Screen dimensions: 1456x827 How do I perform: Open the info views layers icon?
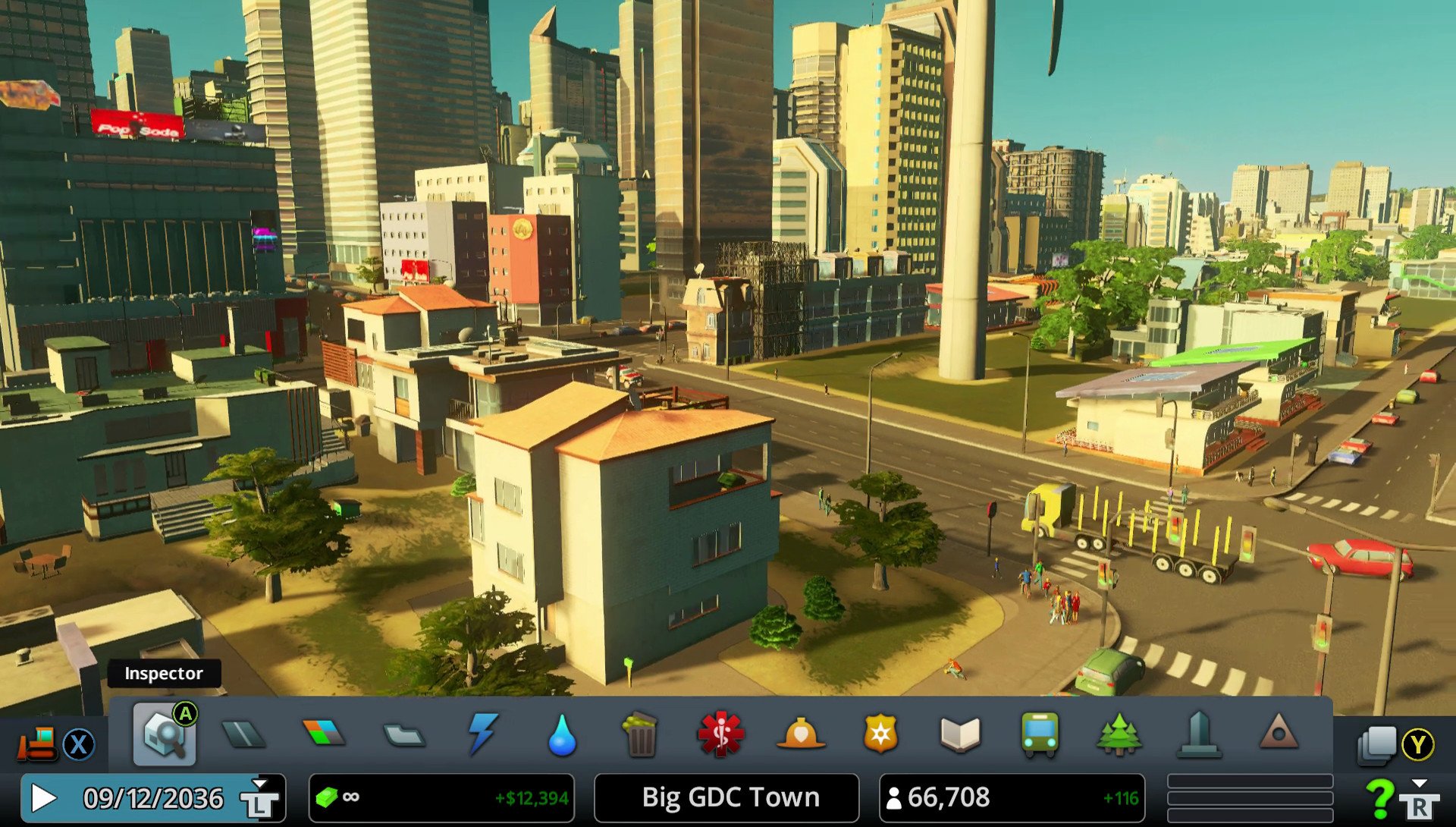coord(1377,744)
